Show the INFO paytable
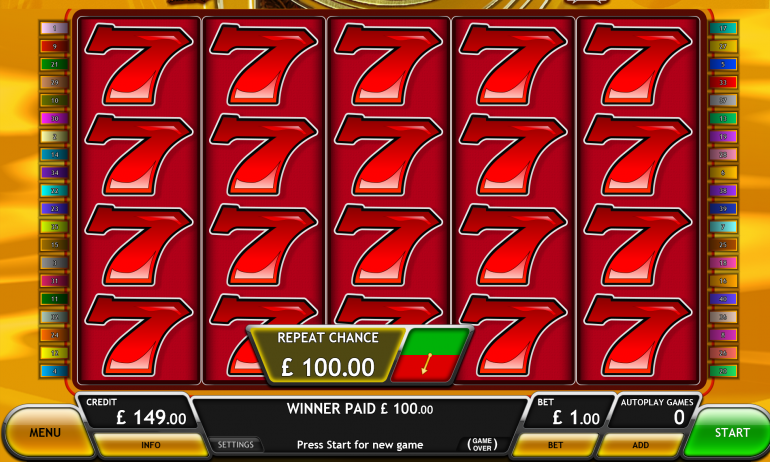770x462 pixels. [151, 444]
